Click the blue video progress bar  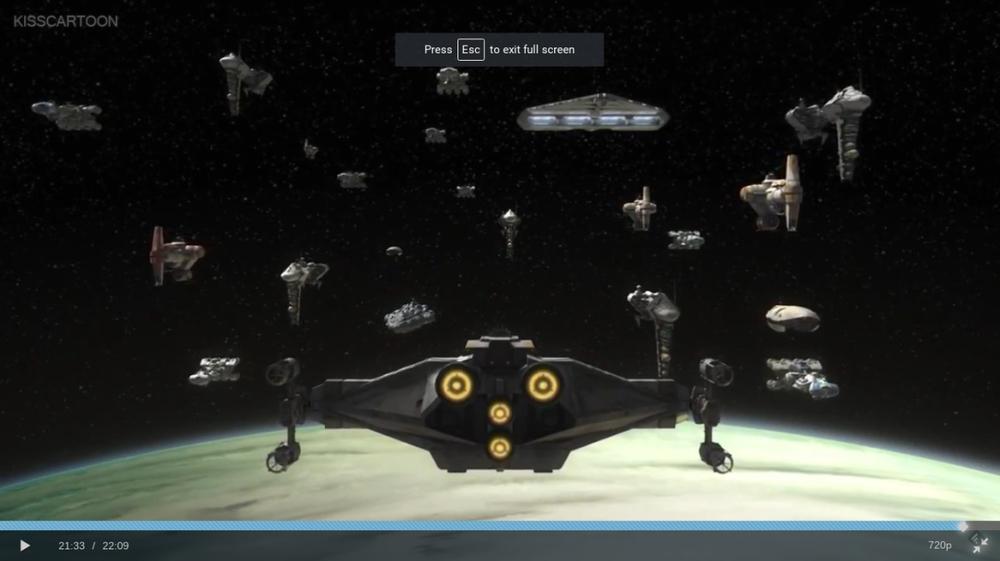pos(480,525)
